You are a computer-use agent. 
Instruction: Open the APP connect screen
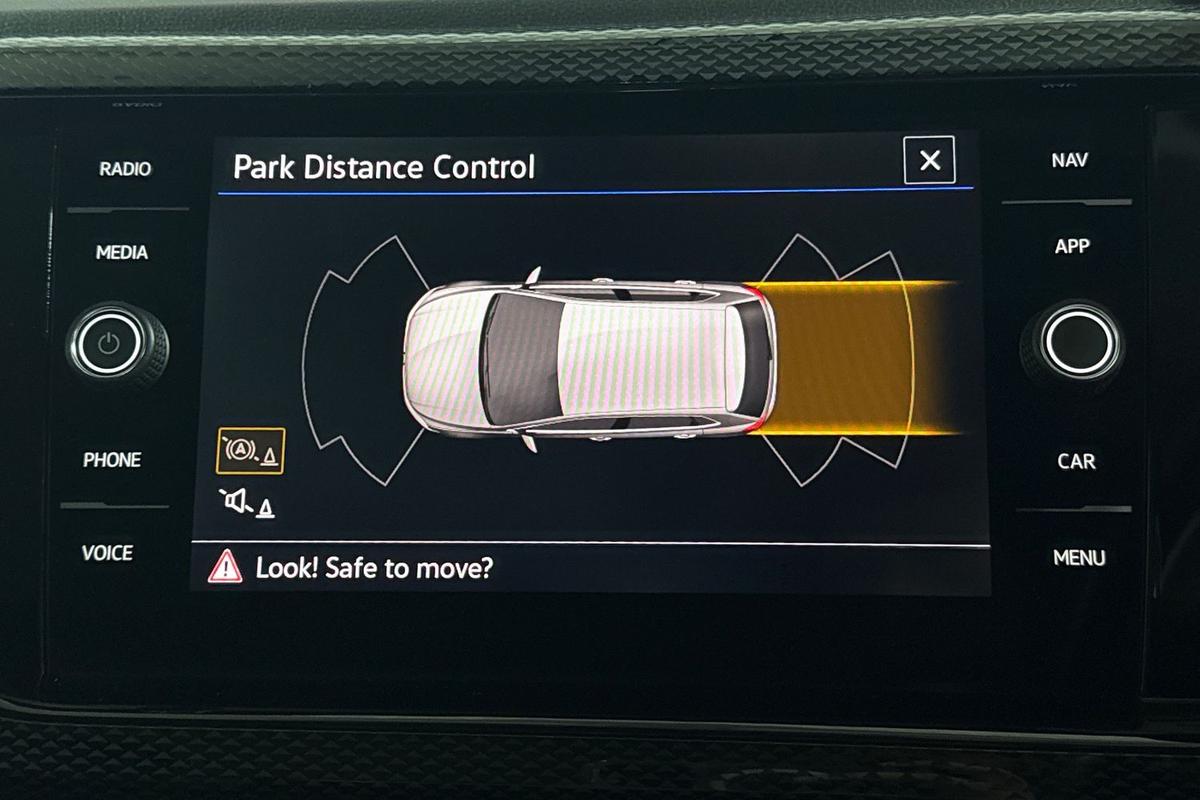point(1072,246)
